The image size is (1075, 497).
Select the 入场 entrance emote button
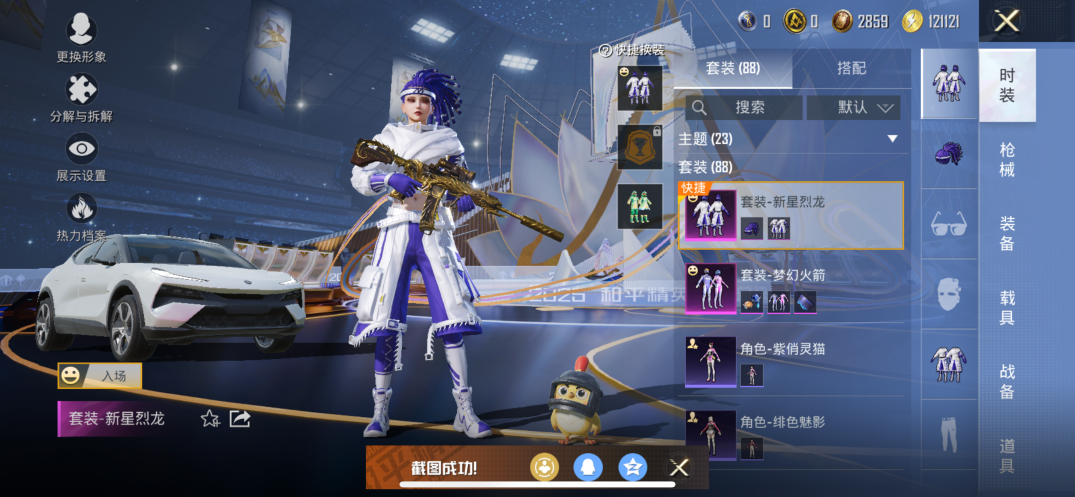100,376
